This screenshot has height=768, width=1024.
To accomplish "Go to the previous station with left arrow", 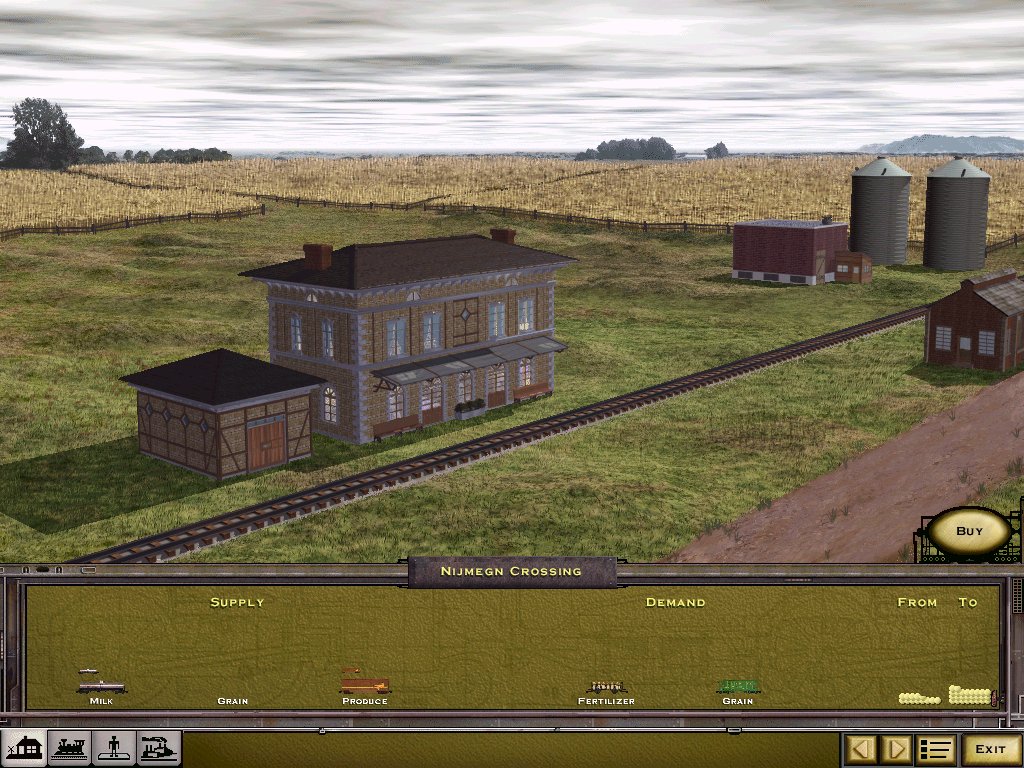I will pos(863,749).
